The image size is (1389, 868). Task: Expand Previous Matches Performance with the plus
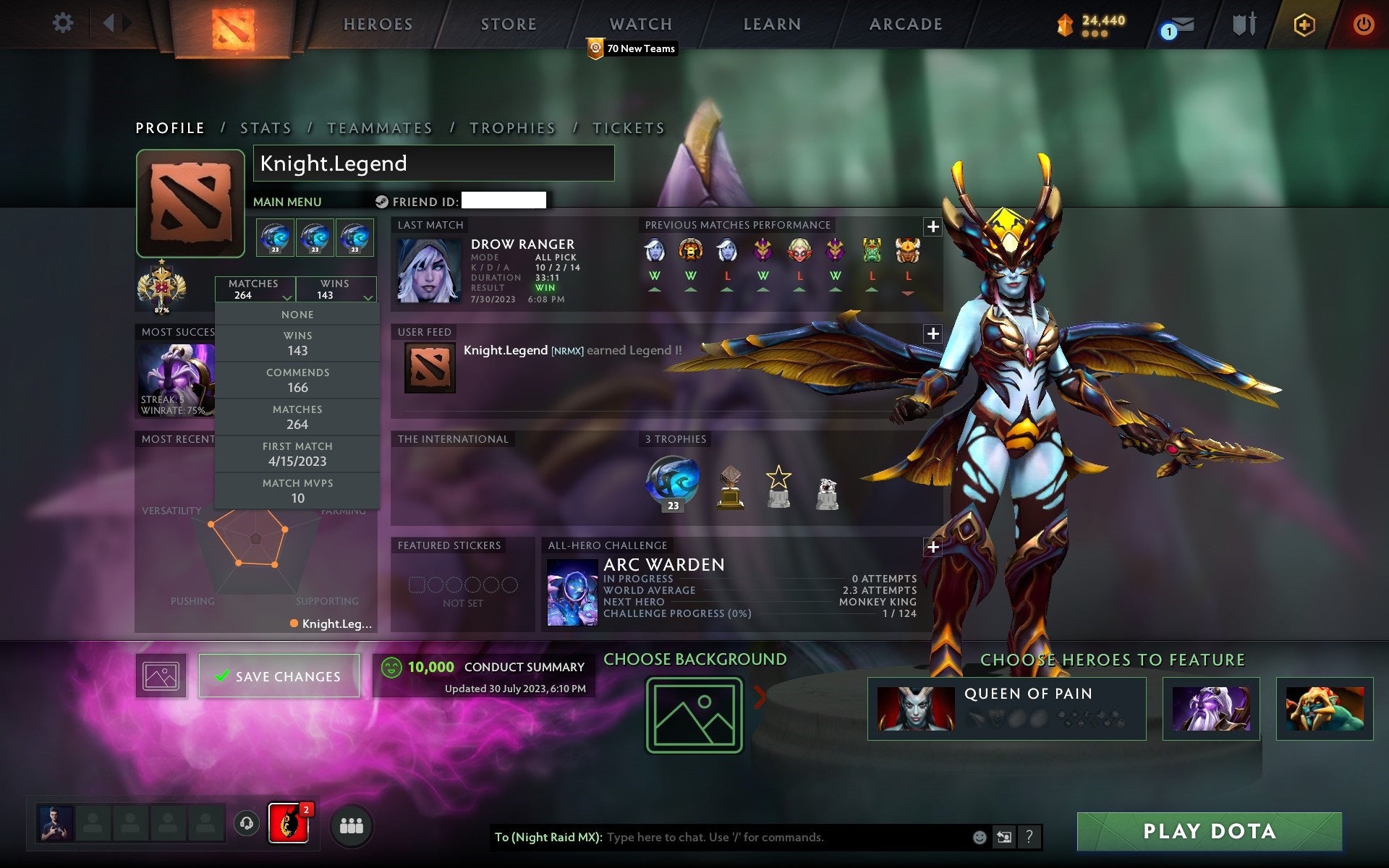(x=933, y=227)
